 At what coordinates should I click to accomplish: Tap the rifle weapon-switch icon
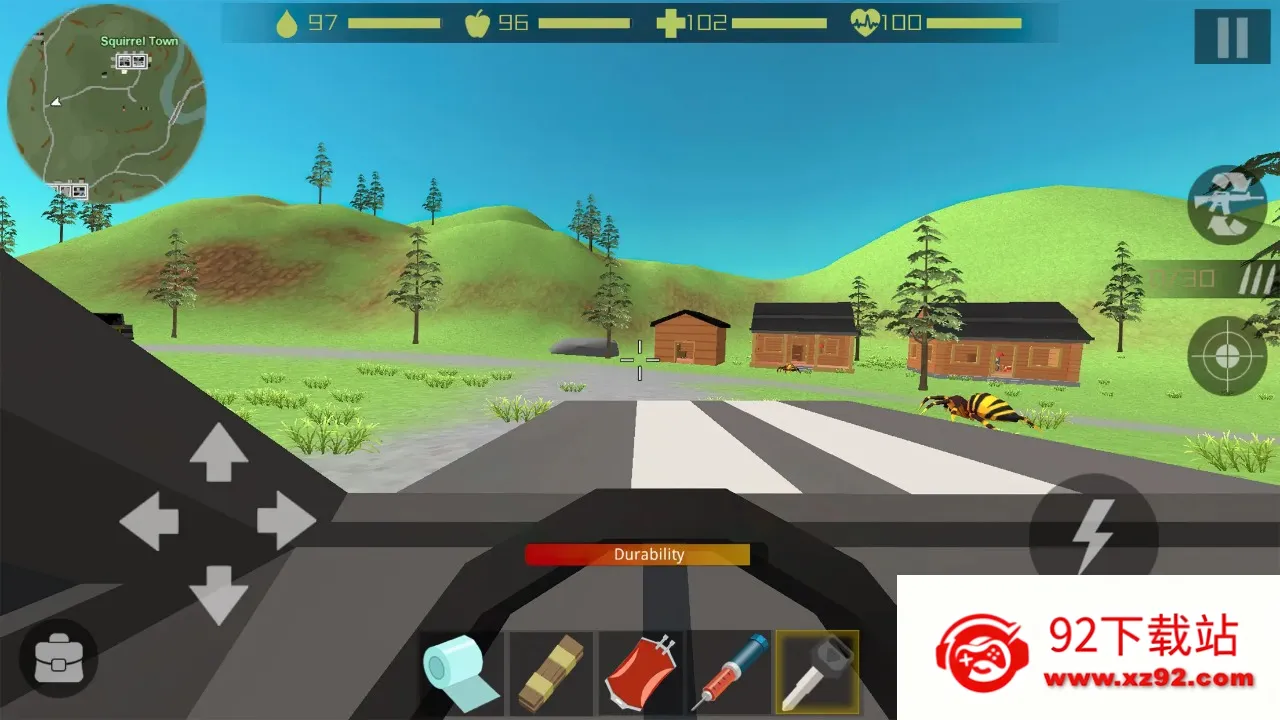click(x=1227, y=204)
